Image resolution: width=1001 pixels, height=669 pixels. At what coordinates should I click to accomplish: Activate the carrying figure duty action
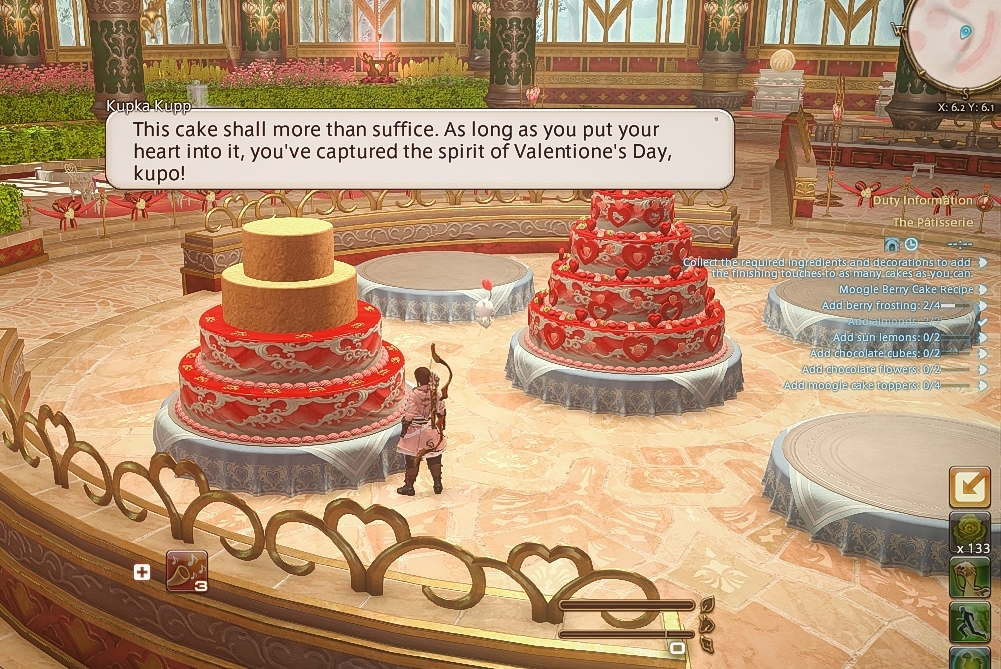click(x=968, y=578)
